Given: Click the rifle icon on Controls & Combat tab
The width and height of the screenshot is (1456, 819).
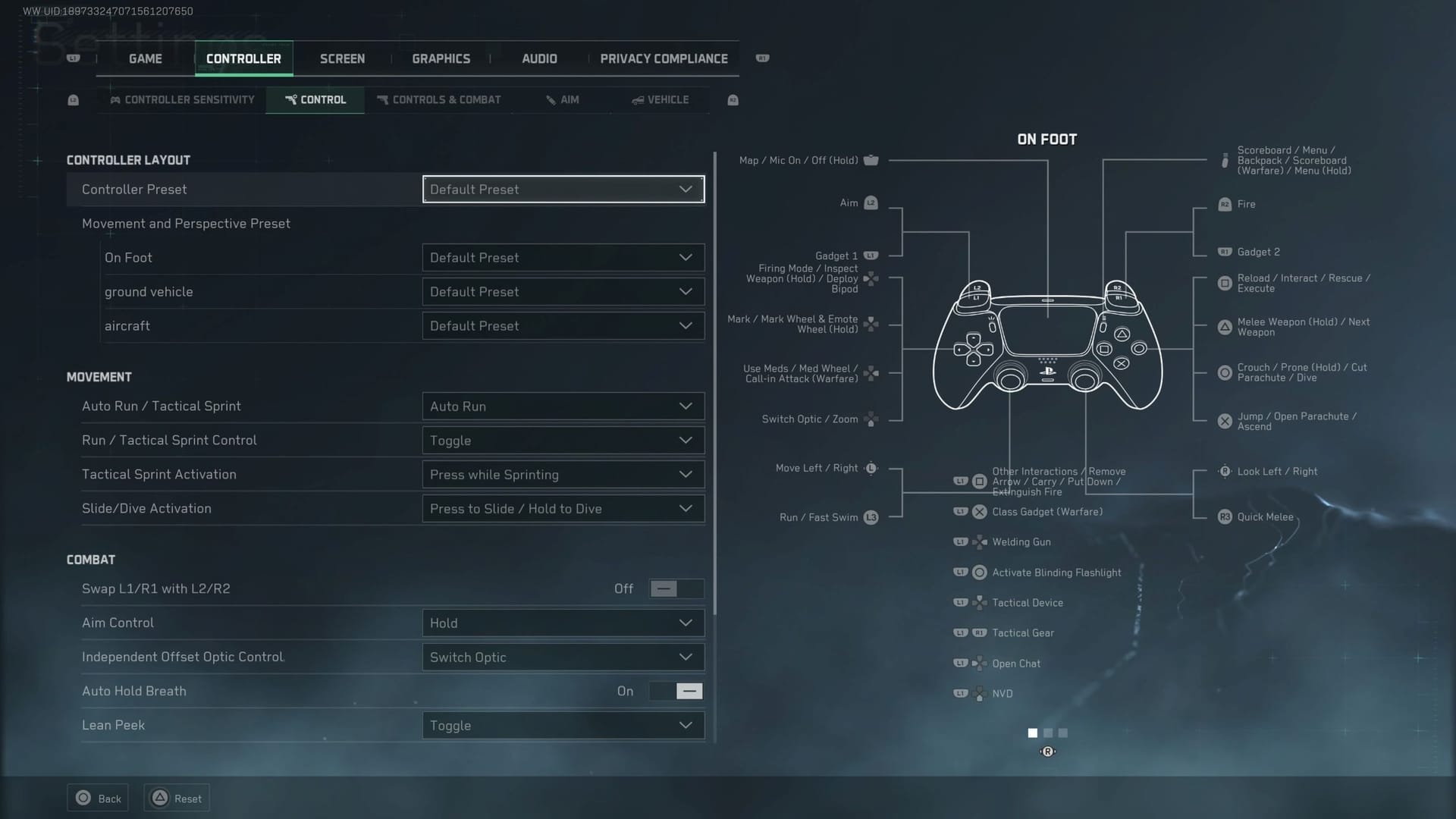Looking at the screenshot, I should pos(381,99).
